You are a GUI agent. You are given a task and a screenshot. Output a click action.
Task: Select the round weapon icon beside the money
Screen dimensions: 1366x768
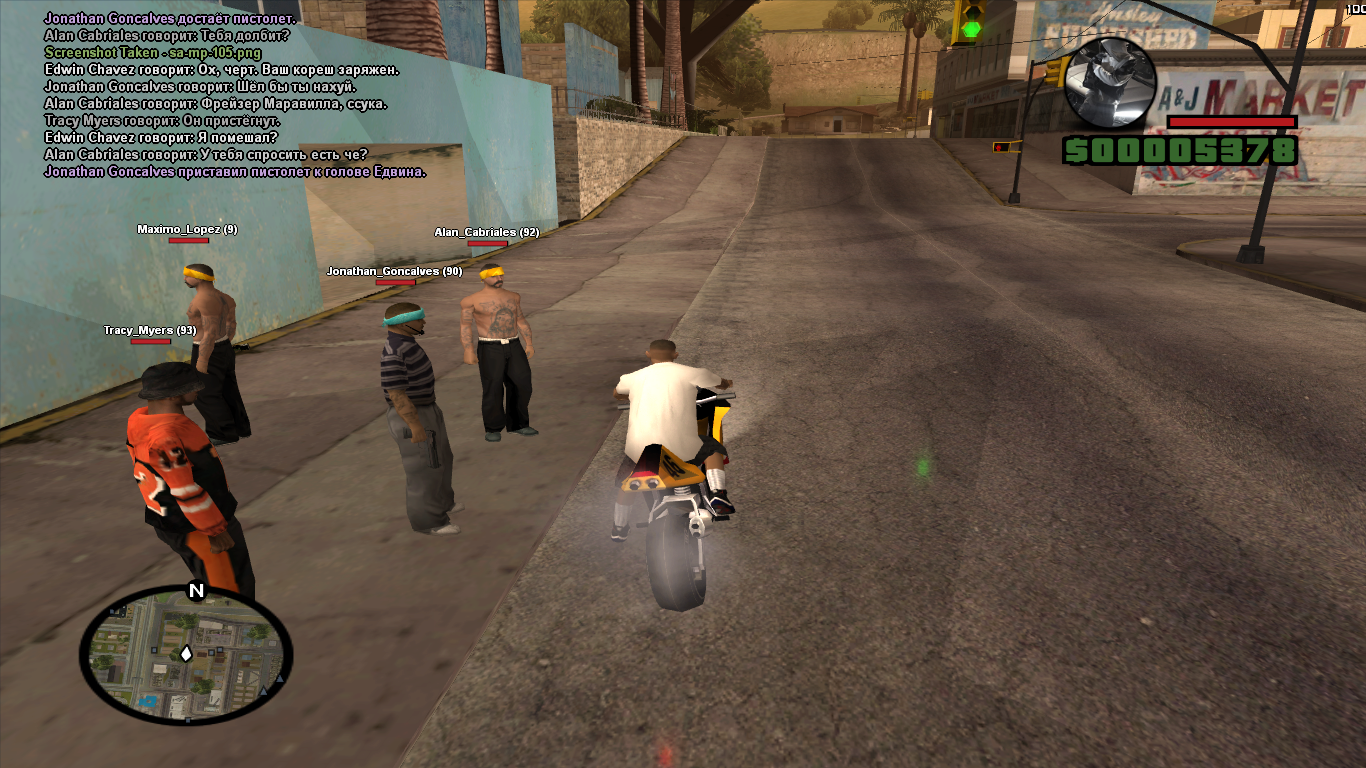[x=1110, y=82]
